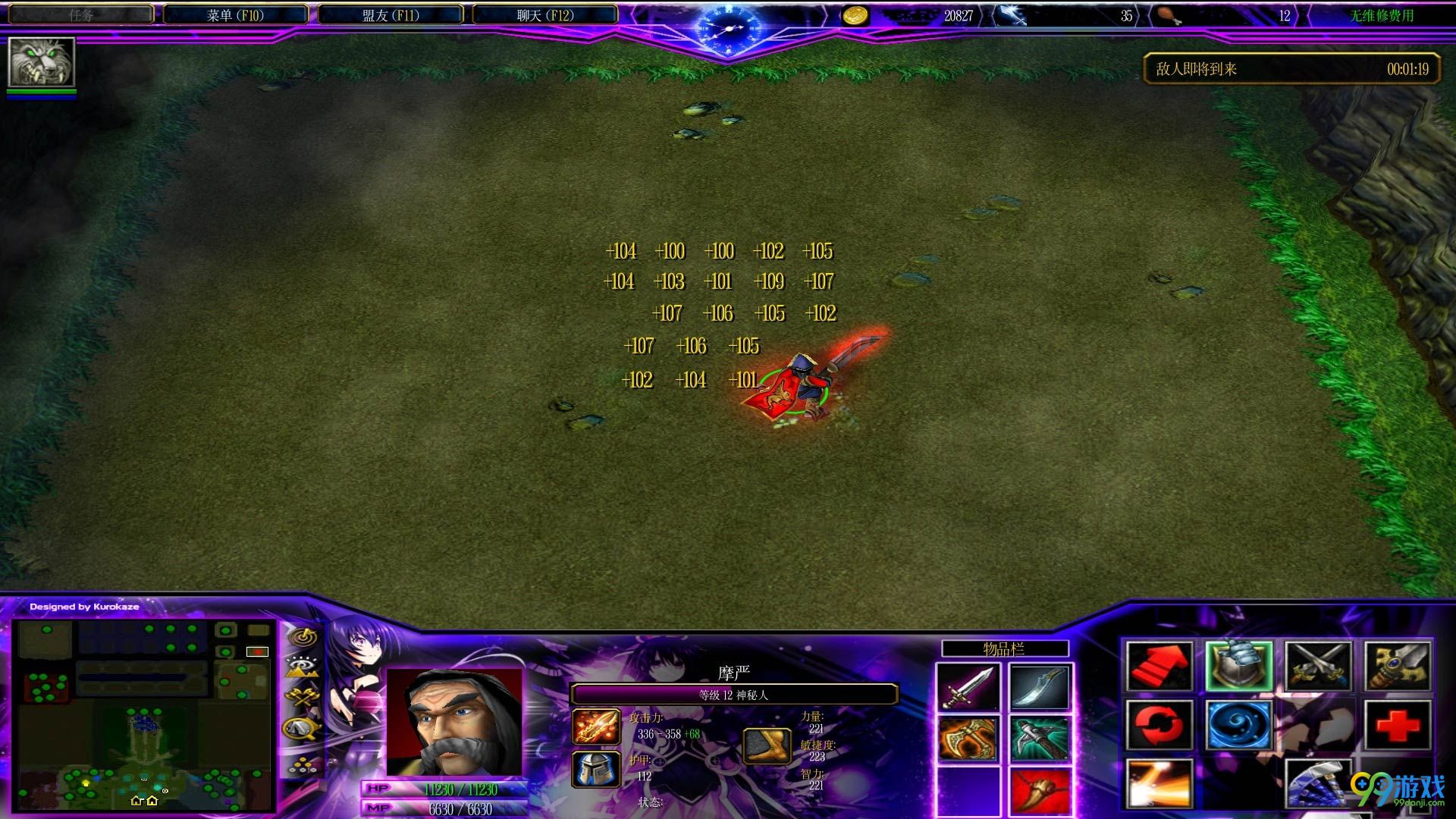Image resolution: width=1456 pixels, height=819 pixels.
Task: Click the formation toggle button
Action: [303, 763]
